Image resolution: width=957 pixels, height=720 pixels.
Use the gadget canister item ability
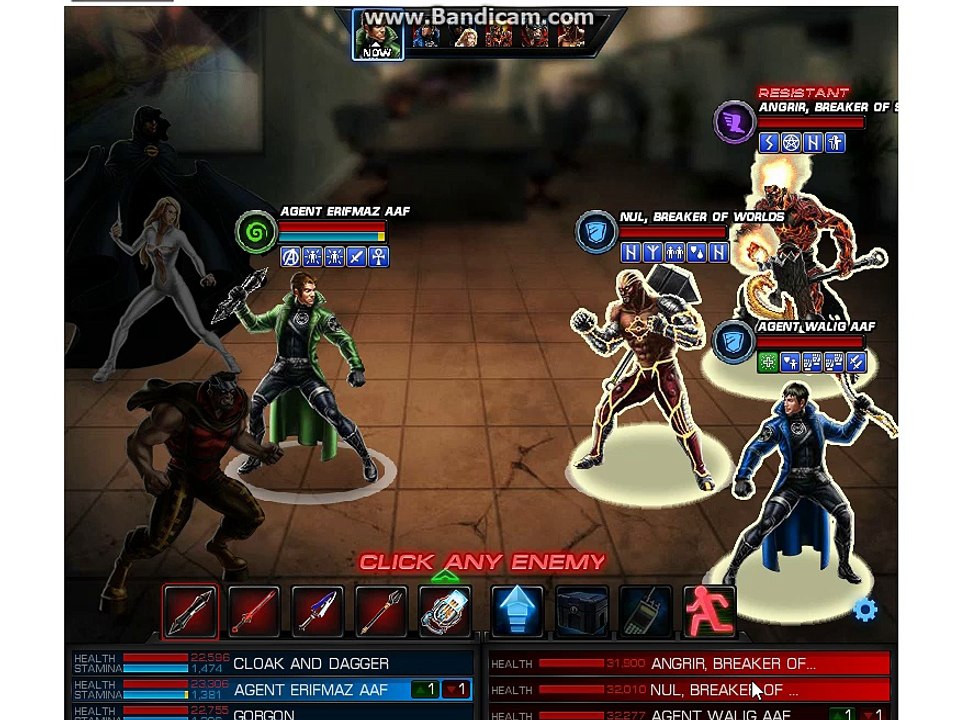(x=445, y=611)
